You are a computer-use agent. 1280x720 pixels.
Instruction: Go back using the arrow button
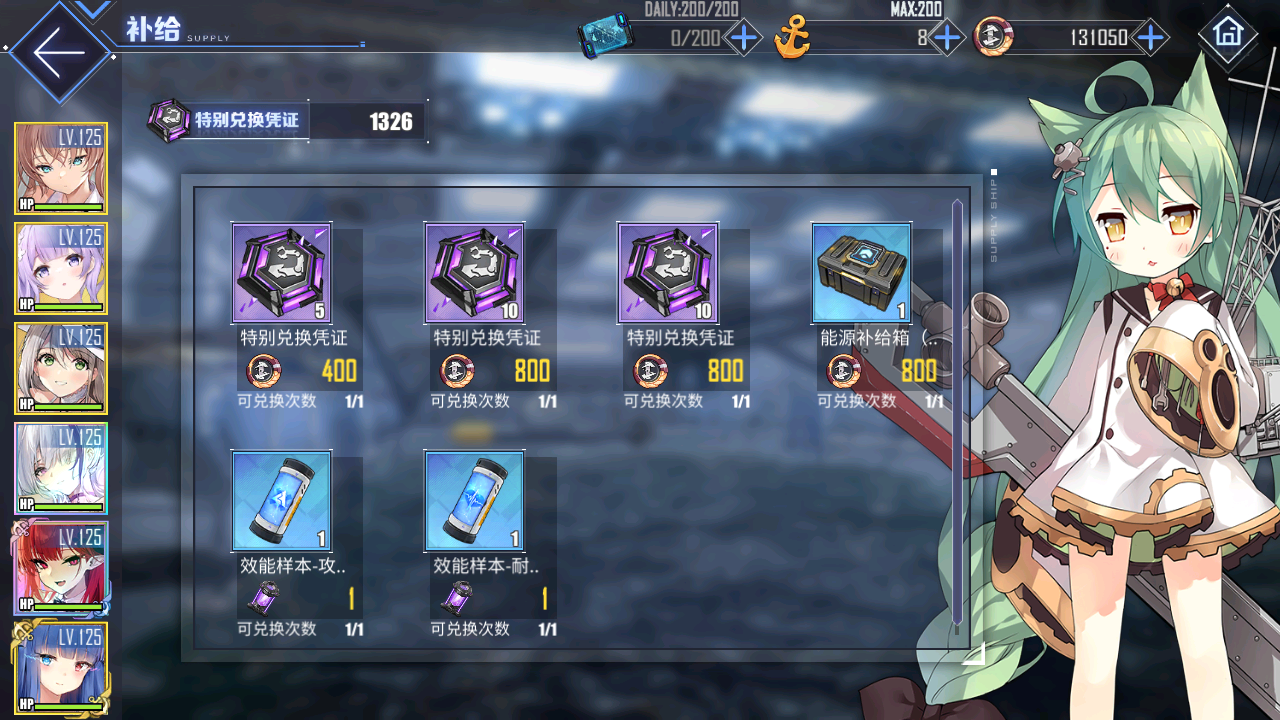(57, 53)
